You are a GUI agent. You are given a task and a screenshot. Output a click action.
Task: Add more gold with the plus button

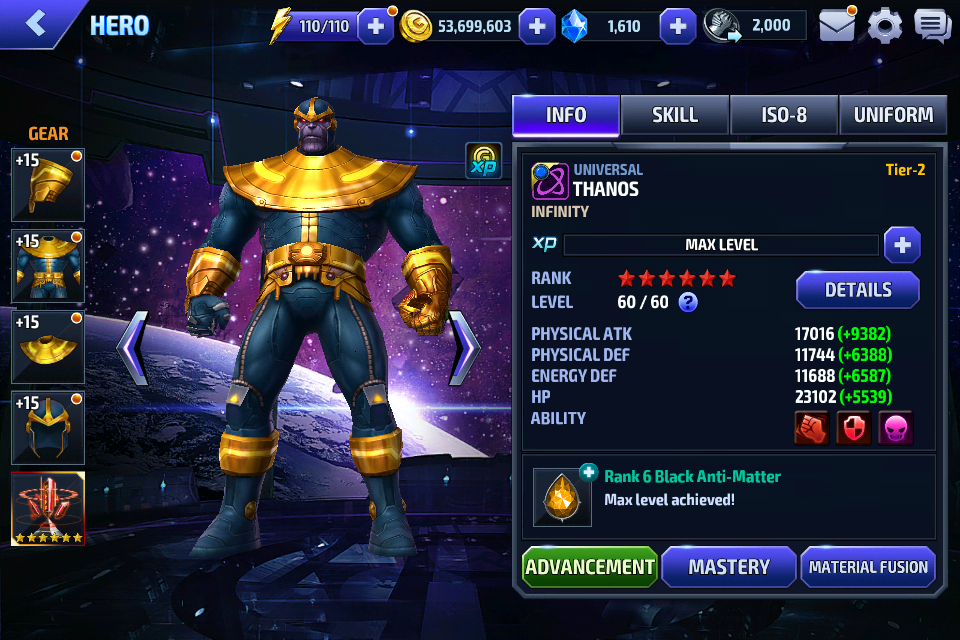coord(537,26)
